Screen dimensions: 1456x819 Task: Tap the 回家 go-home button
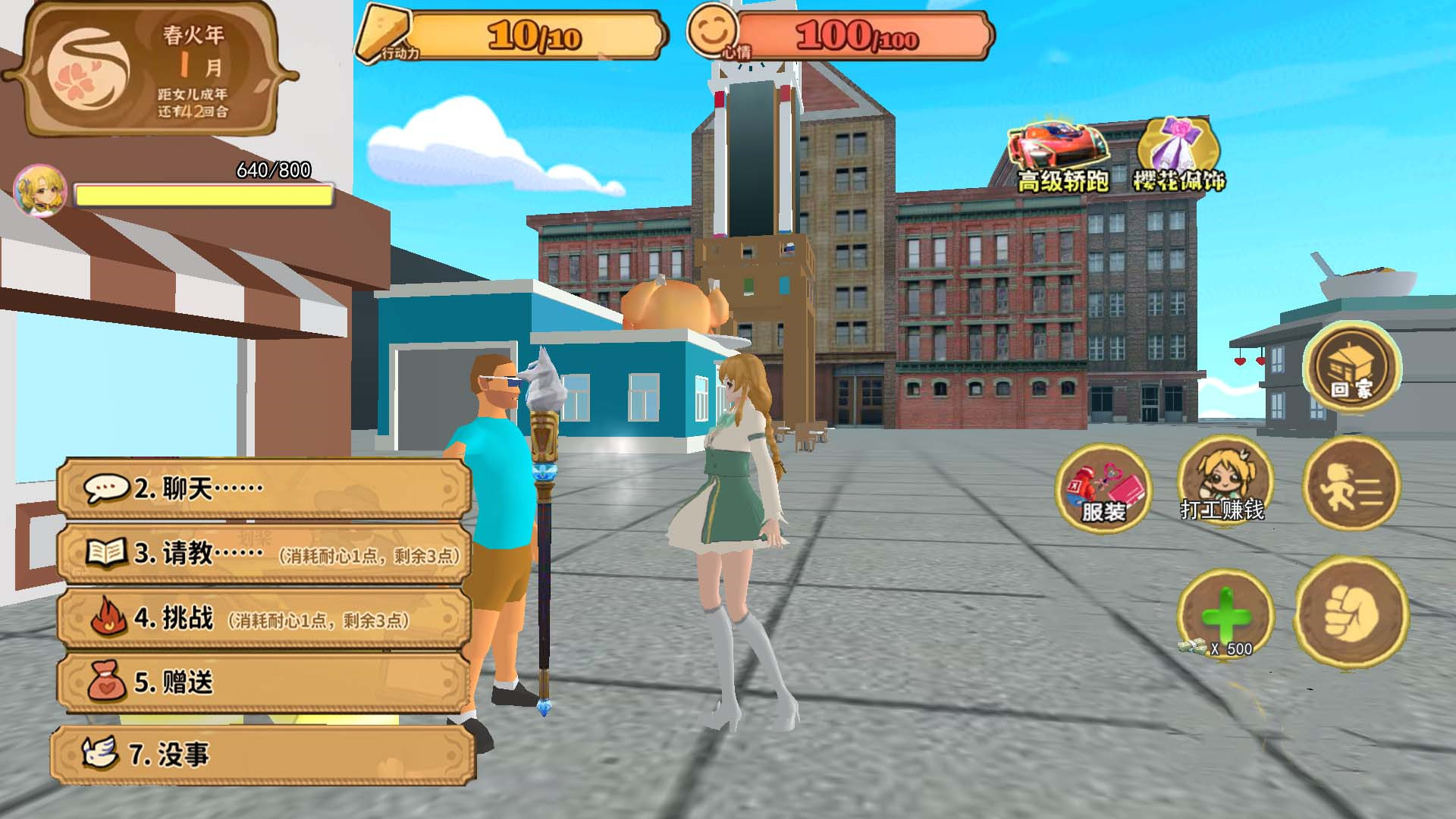1351,368
